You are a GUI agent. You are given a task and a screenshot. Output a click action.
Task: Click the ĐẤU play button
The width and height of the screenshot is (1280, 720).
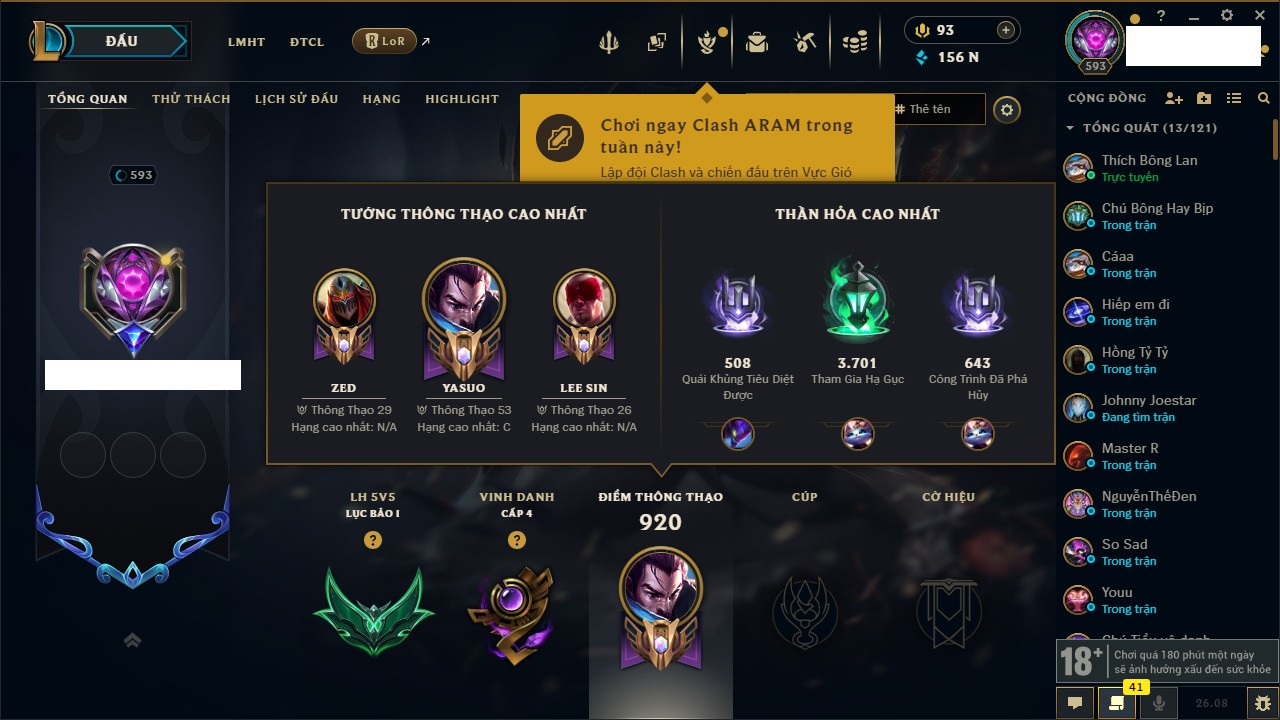point(121,41)
